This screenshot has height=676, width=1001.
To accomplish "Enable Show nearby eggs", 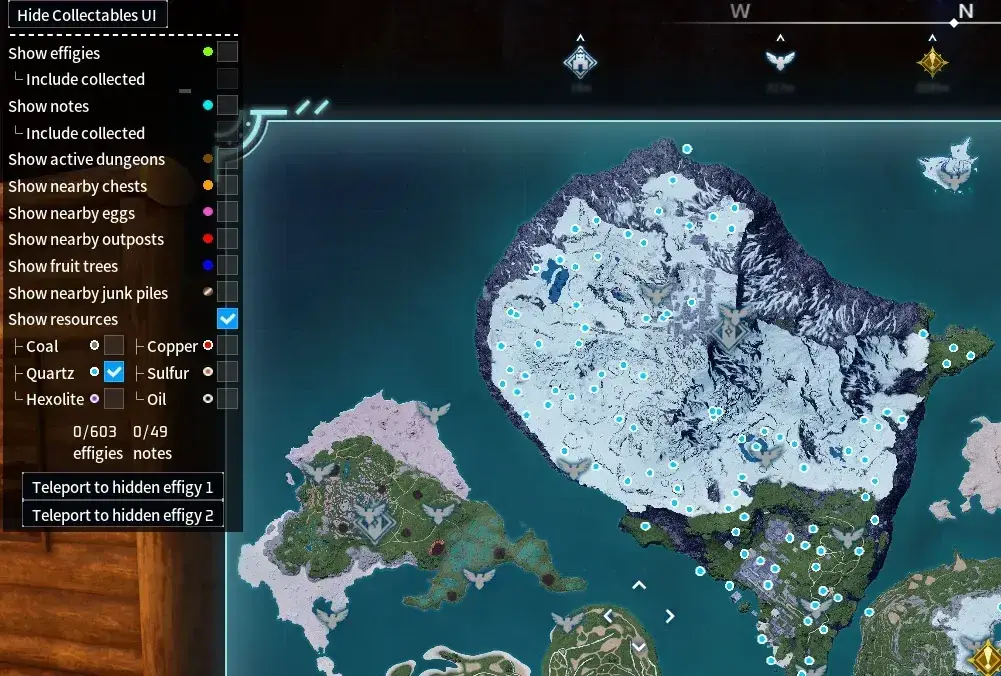I will coord(228,212).
